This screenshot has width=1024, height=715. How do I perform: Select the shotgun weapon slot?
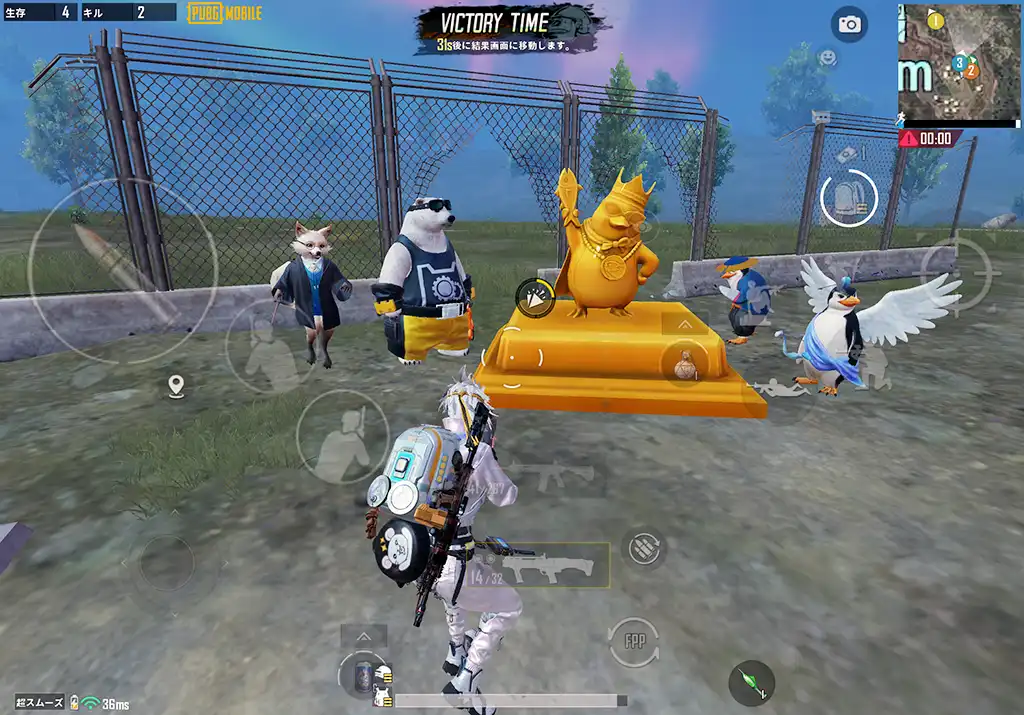coord(547,567)
